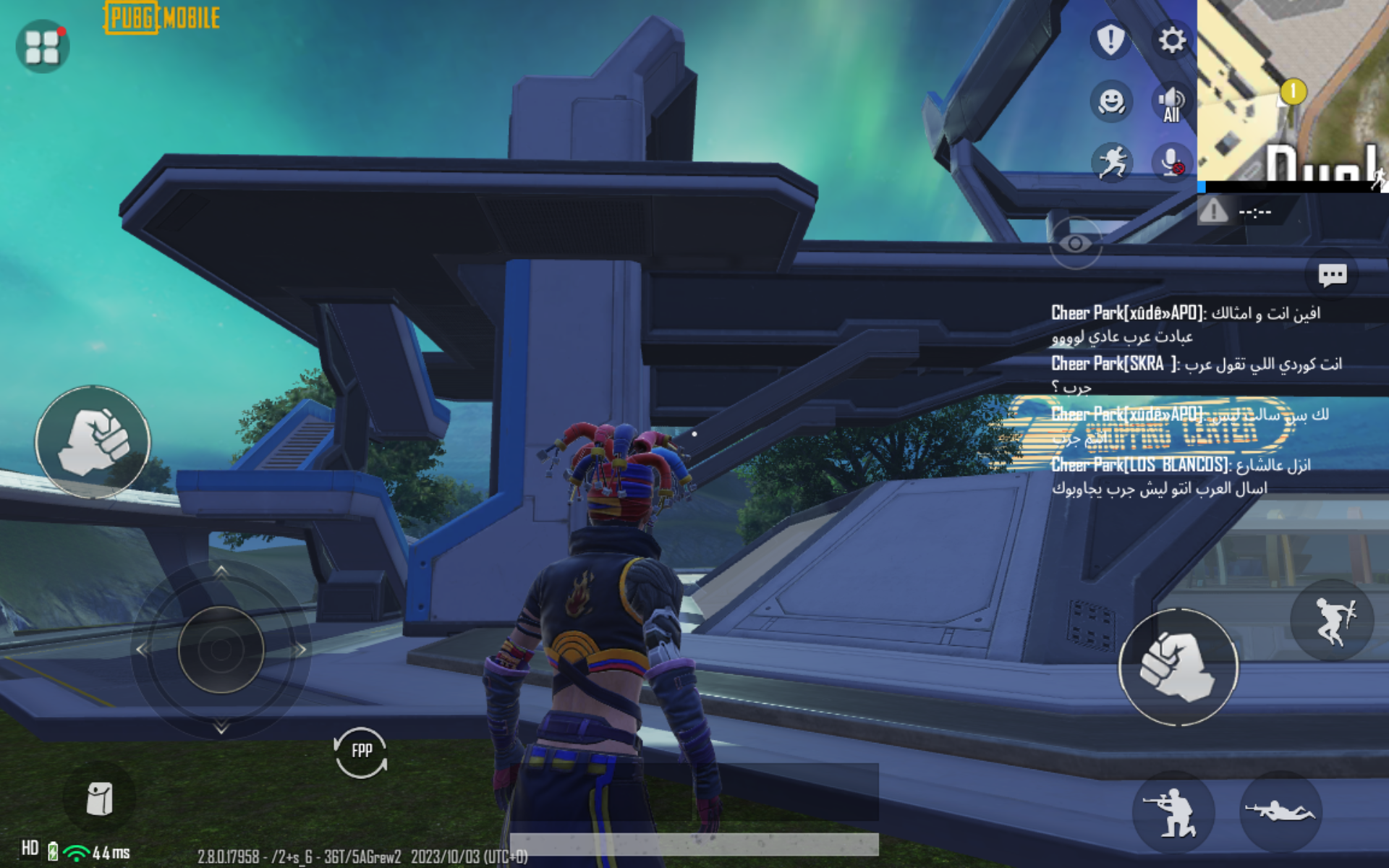Open the chat speech bubble
1389x868 pixels.
pyautogui.click(x=1332, y=275)
